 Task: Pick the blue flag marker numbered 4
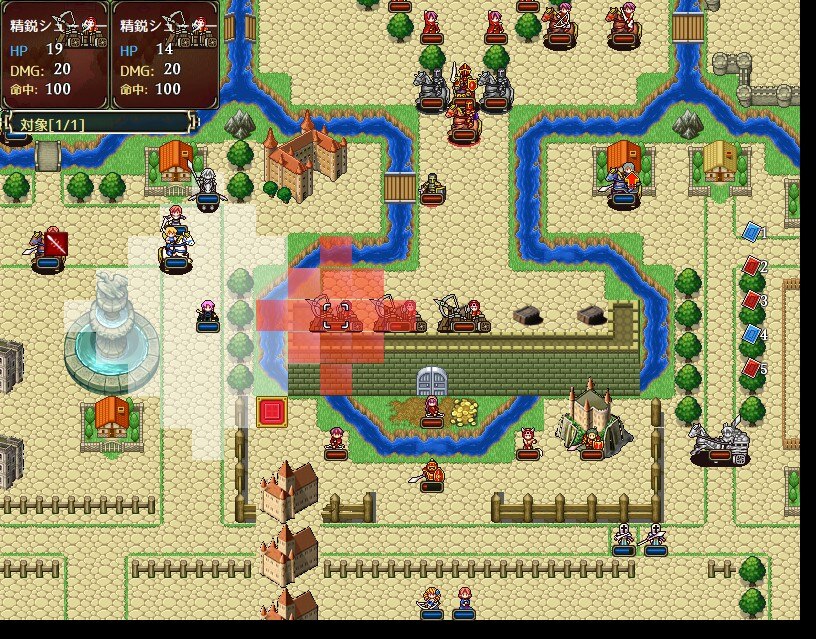(x=752, y=334)
